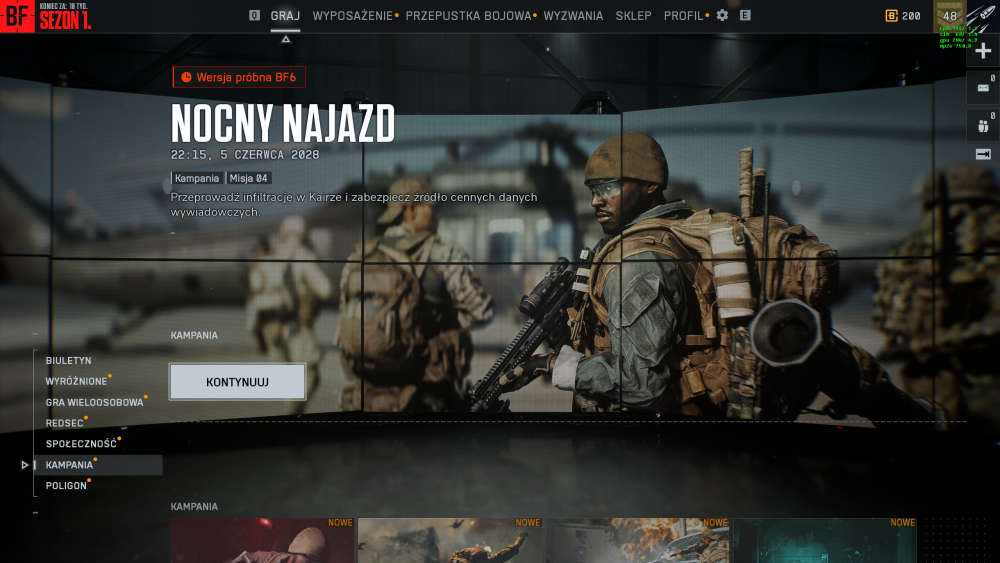The image size is (1000, 563).
Task: Go to the PRZEPUSTKA BOJOWA tab
Action: click(x=468, y=16)
